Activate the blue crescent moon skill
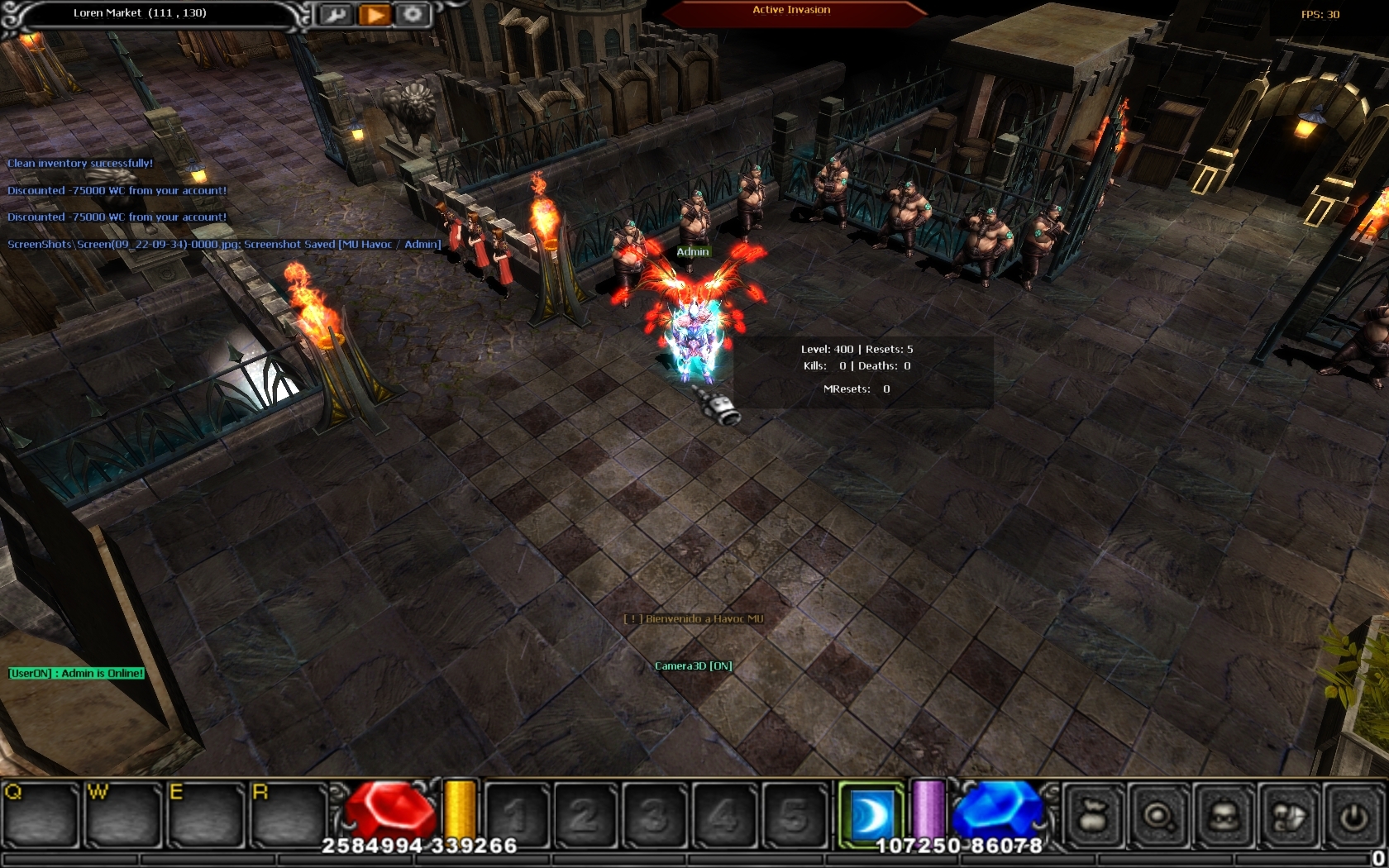Viewport: 1389px width, 868px height. [x=871, y=815]
